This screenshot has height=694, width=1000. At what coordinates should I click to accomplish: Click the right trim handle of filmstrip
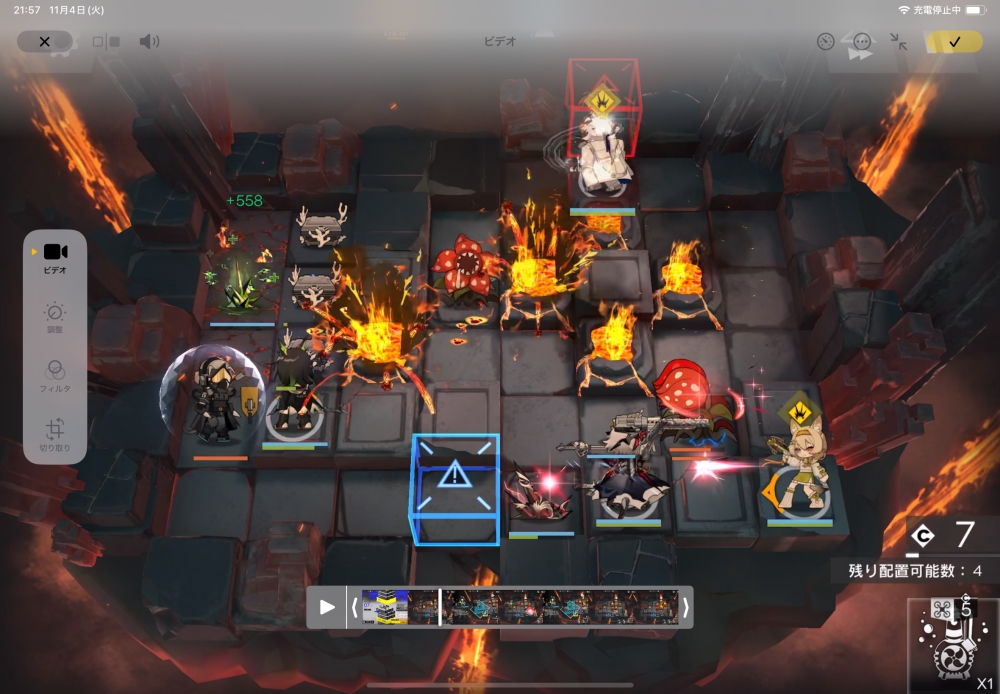click(x=686, y=607)
